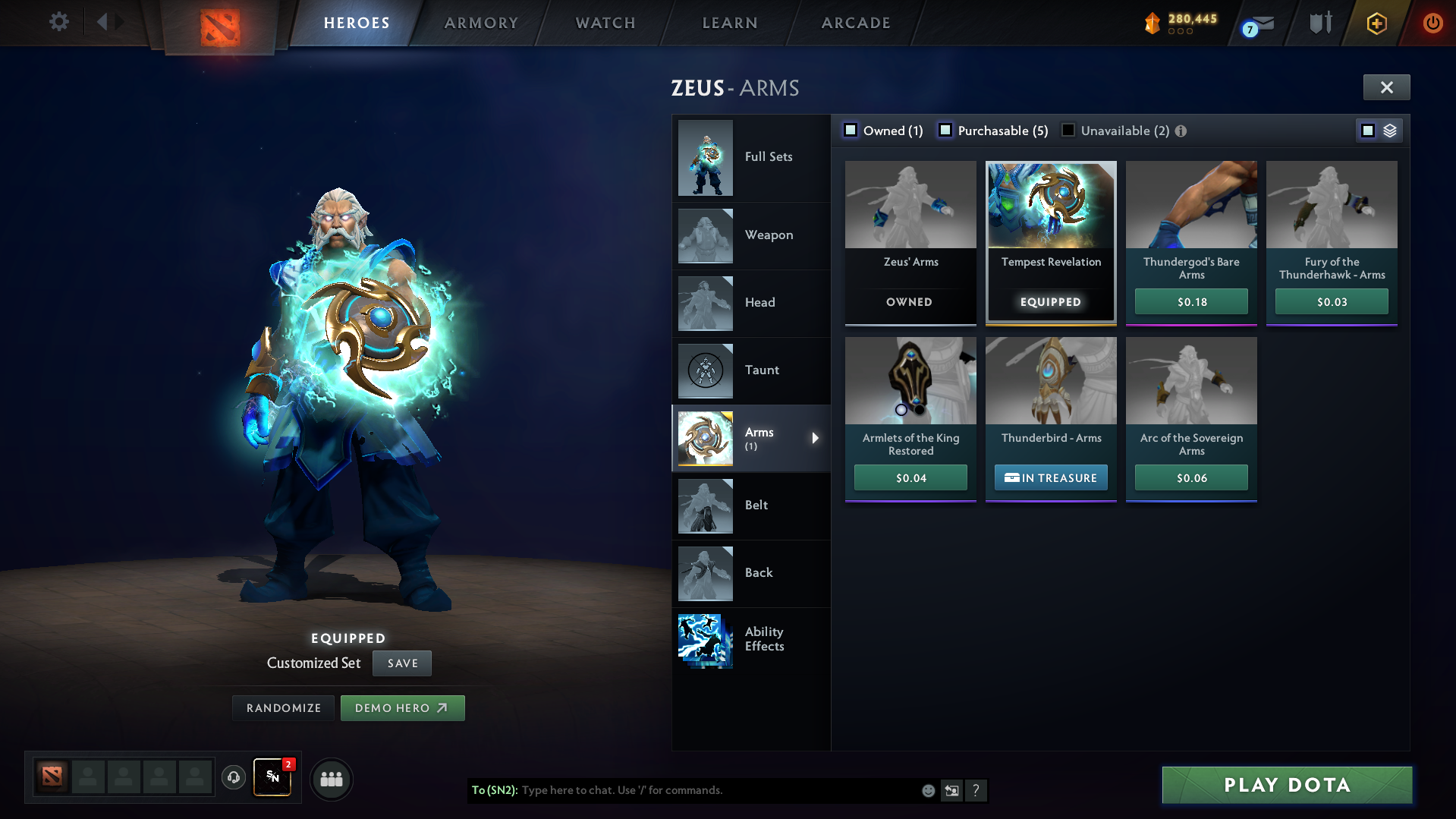The height and width of the screenshot is (819, 1456).
Task: Switch to the ARCADE tab
Action: [856, 22]
